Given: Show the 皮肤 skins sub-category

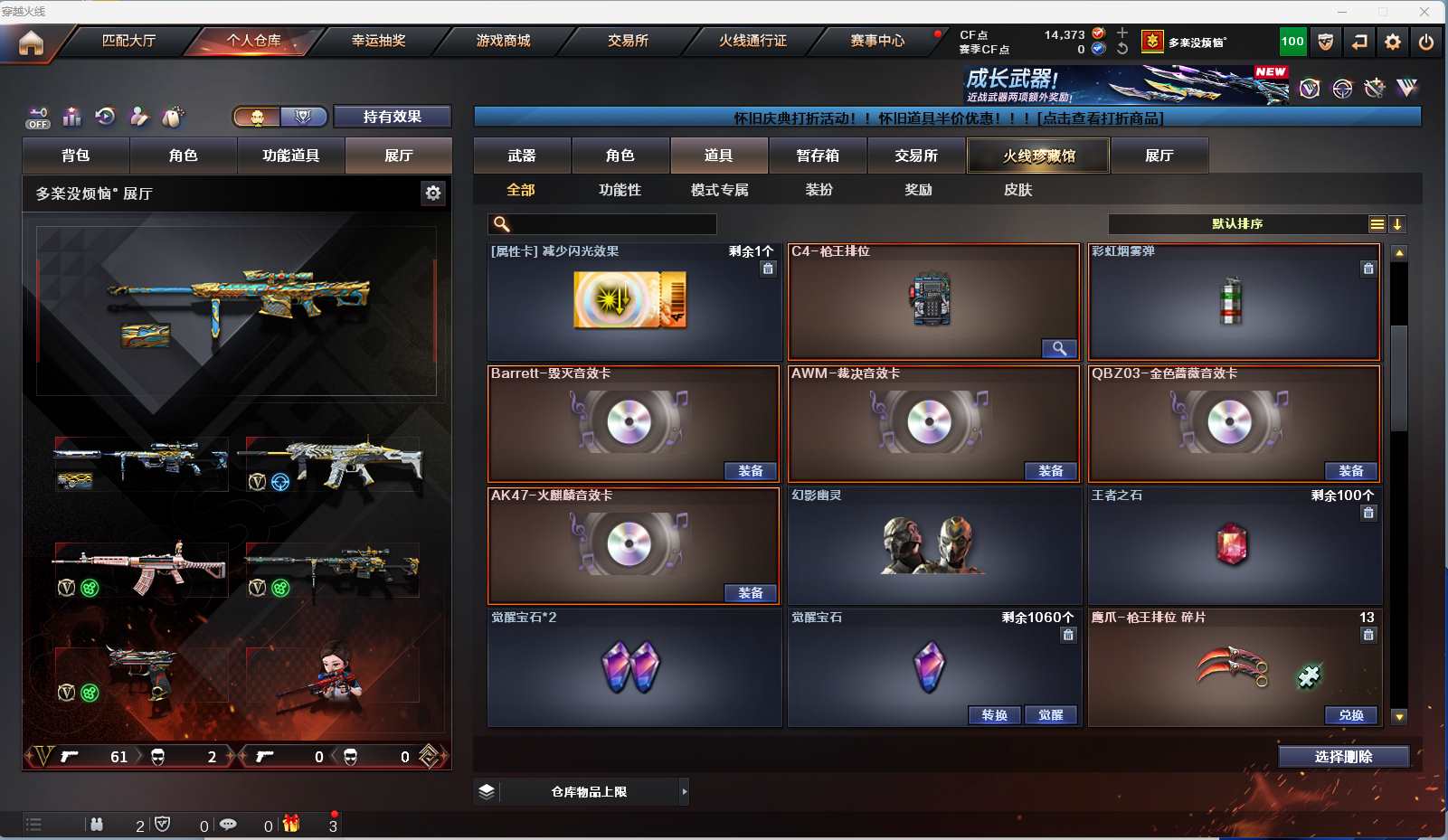Looking at the screenshot, I should pyautogui.click(x=1017, y=190).
